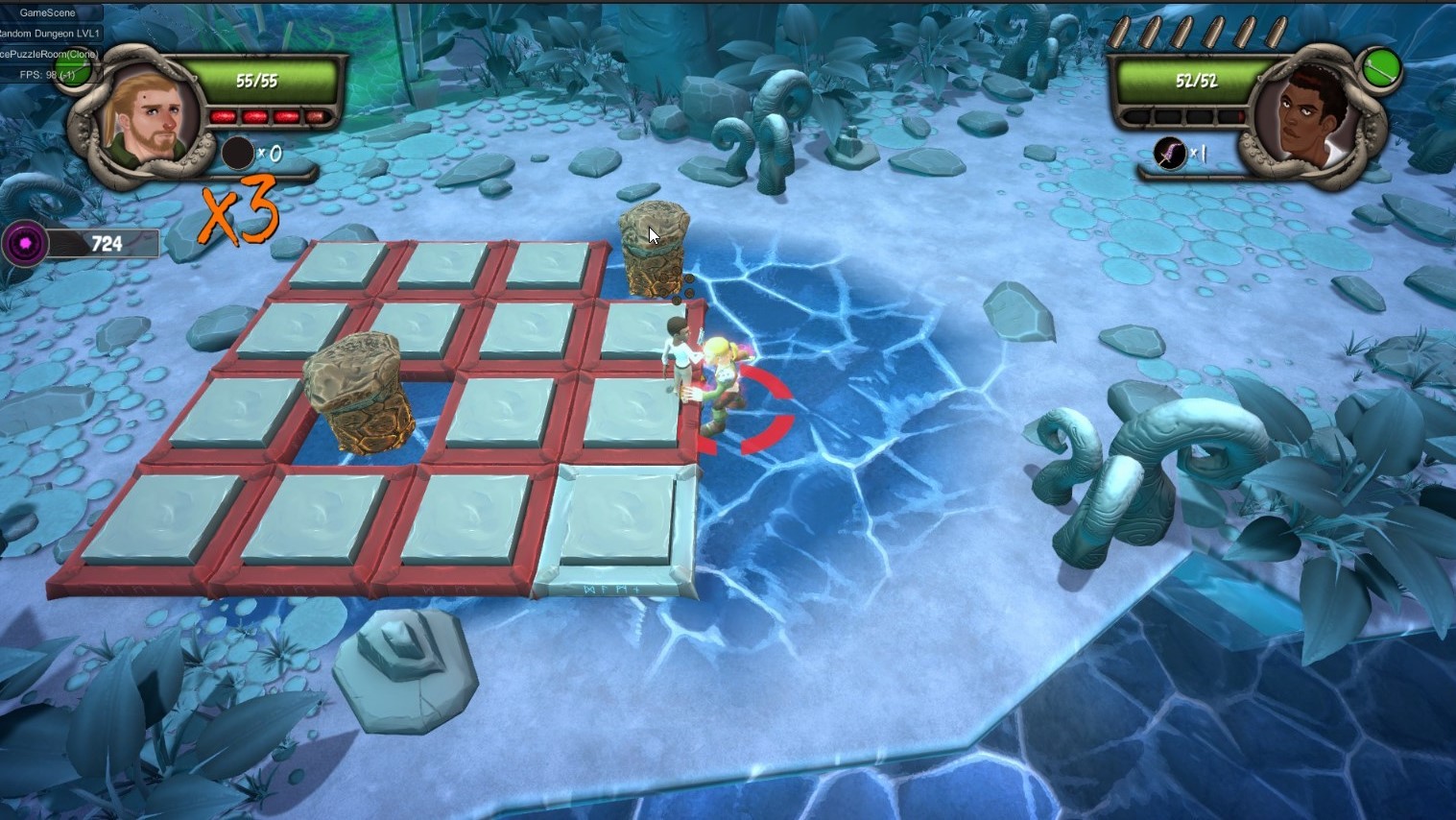This screenshot has width=1456, height=820.
Task: Click the x3 objective counter
Action: coord(237,211)
